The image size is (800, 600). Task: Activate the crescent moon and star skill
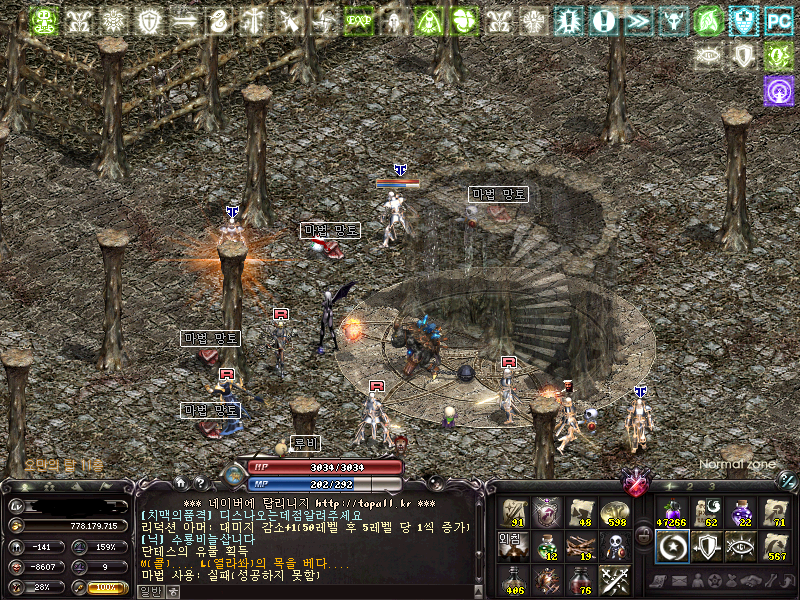(x=671, y=546)
